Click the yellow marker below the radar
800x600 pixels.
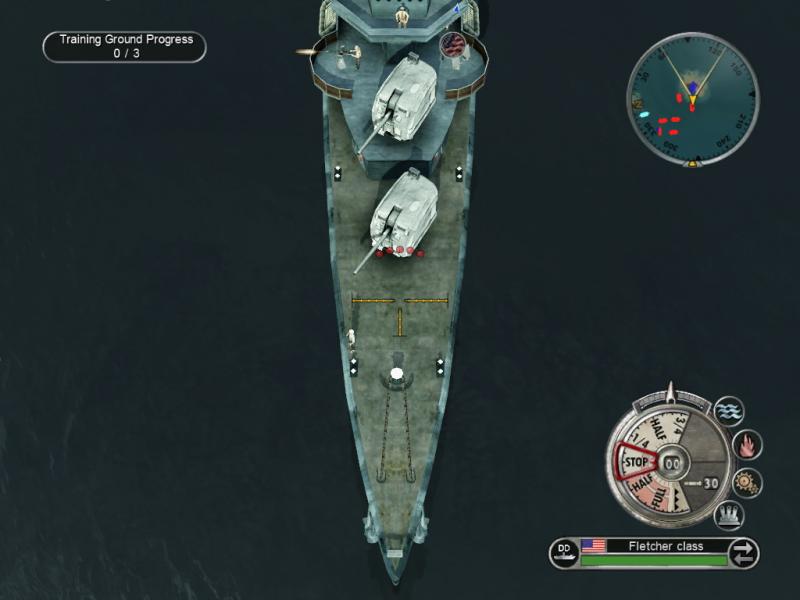click(691, 160)
